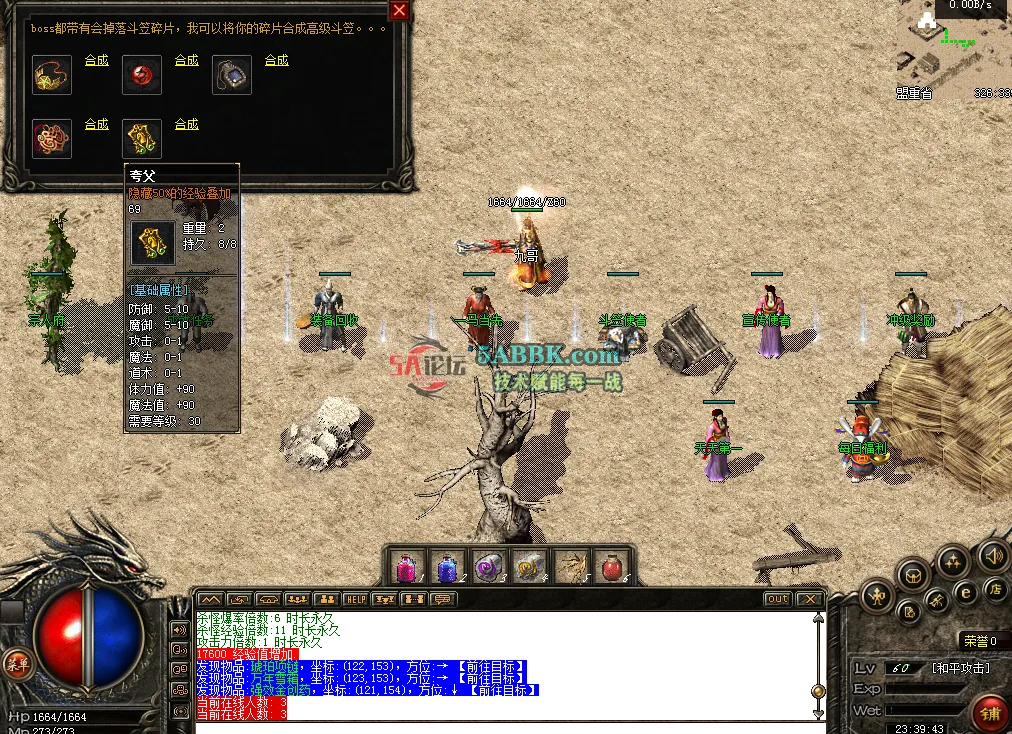Open the bag chest round button
This screenshot has height=734, width=1012.
912,574
